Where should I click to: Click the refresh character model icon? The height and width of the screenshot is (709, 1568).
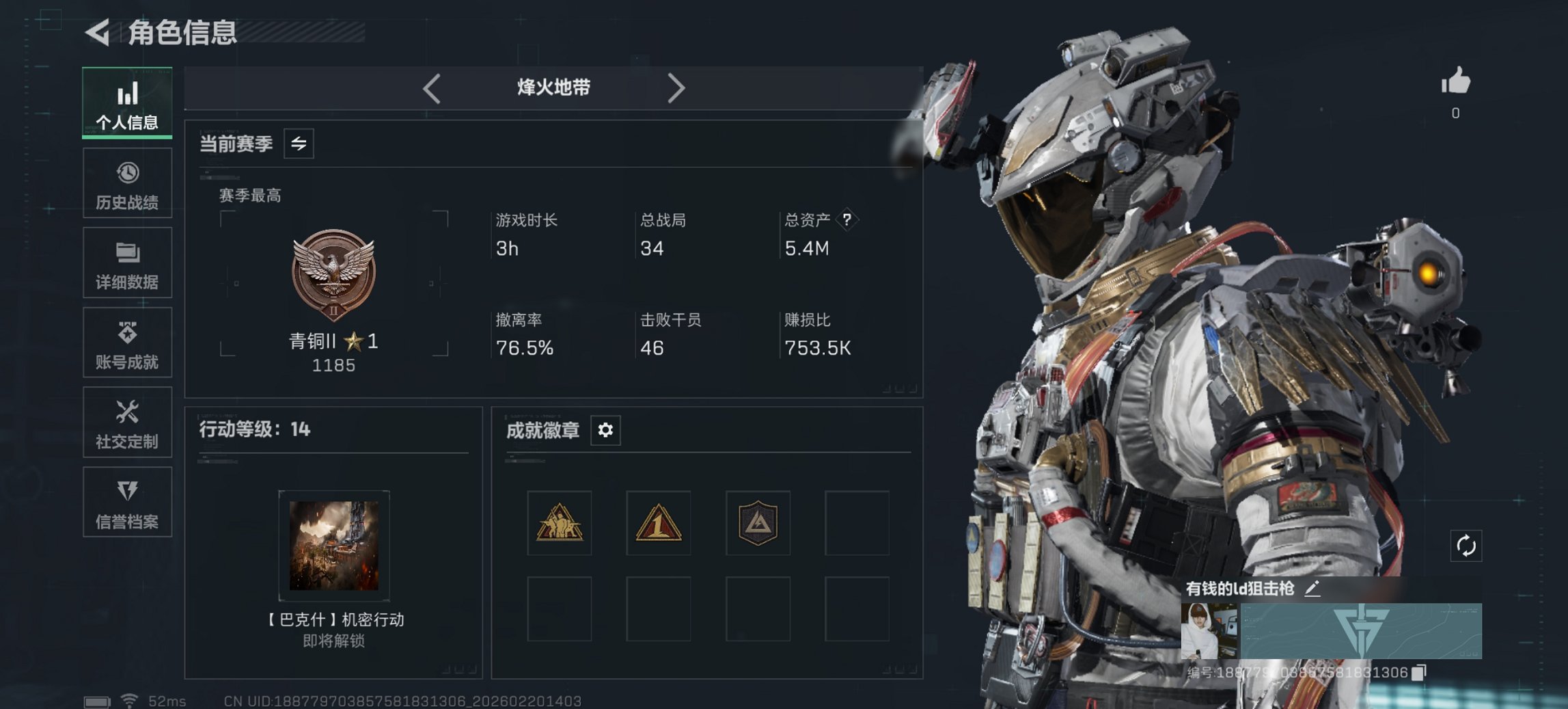tap(1465, 546)
